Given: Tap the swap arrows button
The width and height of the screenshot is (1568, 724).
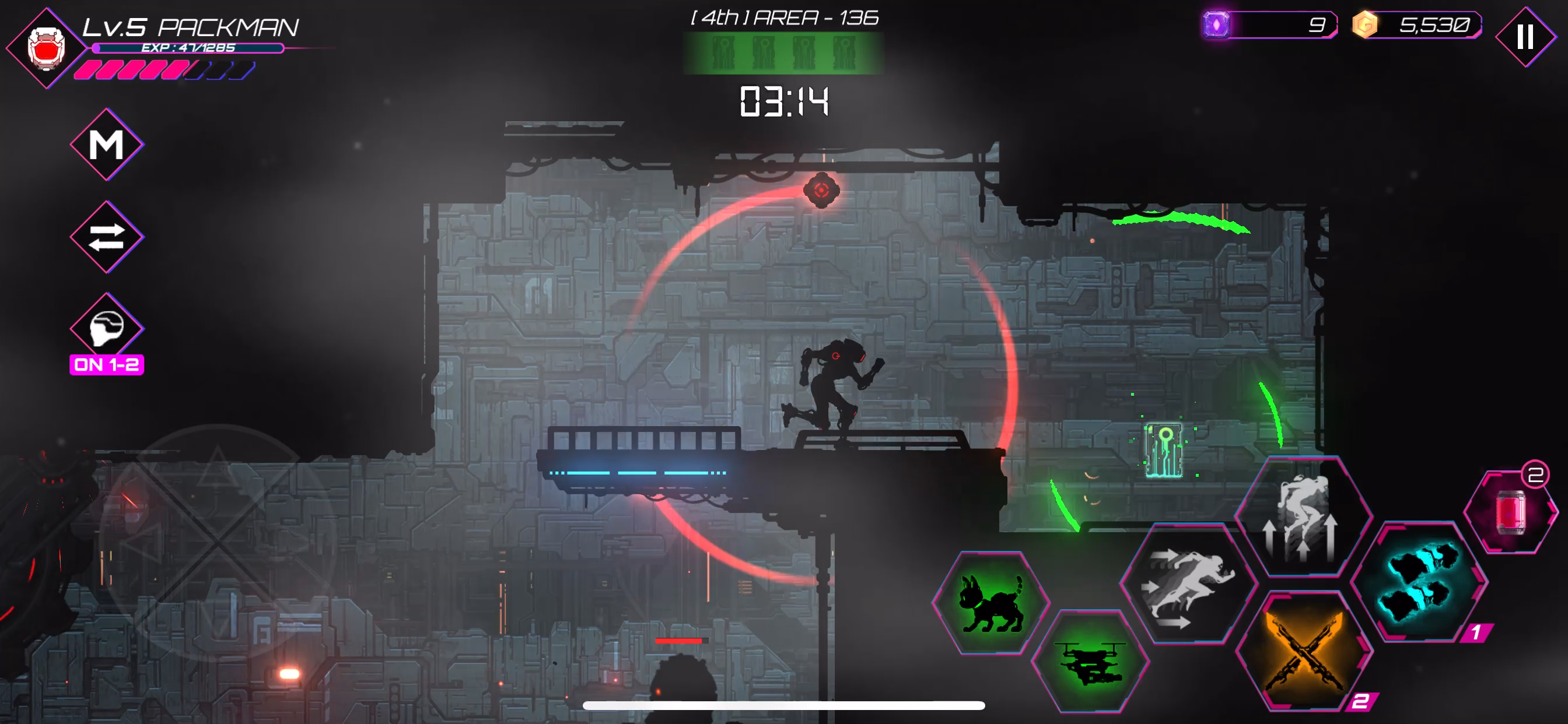Looking at the screenshot, I should (107, 237).
